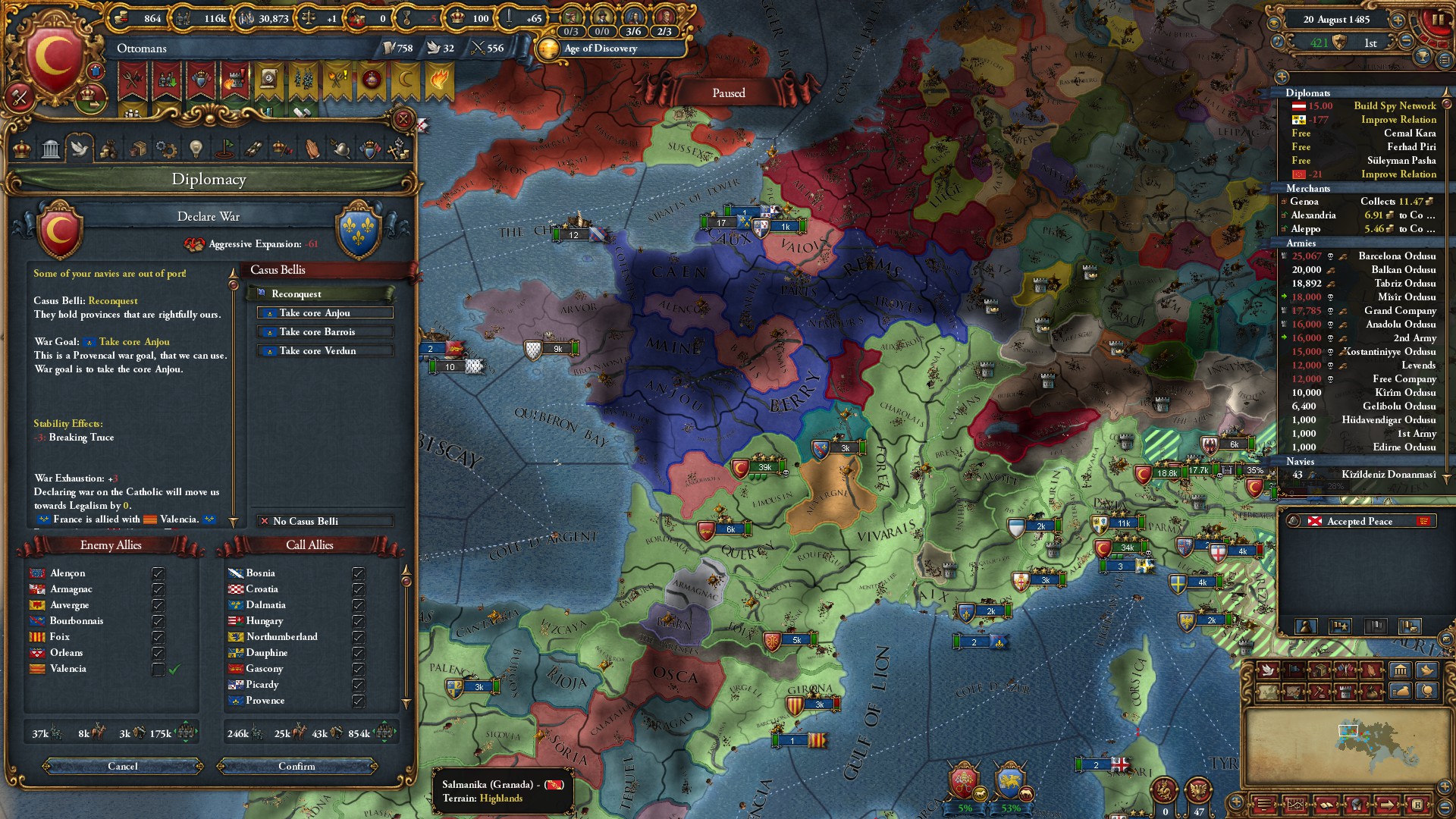The image size is (1456, 819).
Task: Choose the No Casus Belli option
Action: click(x=325, y=521)
